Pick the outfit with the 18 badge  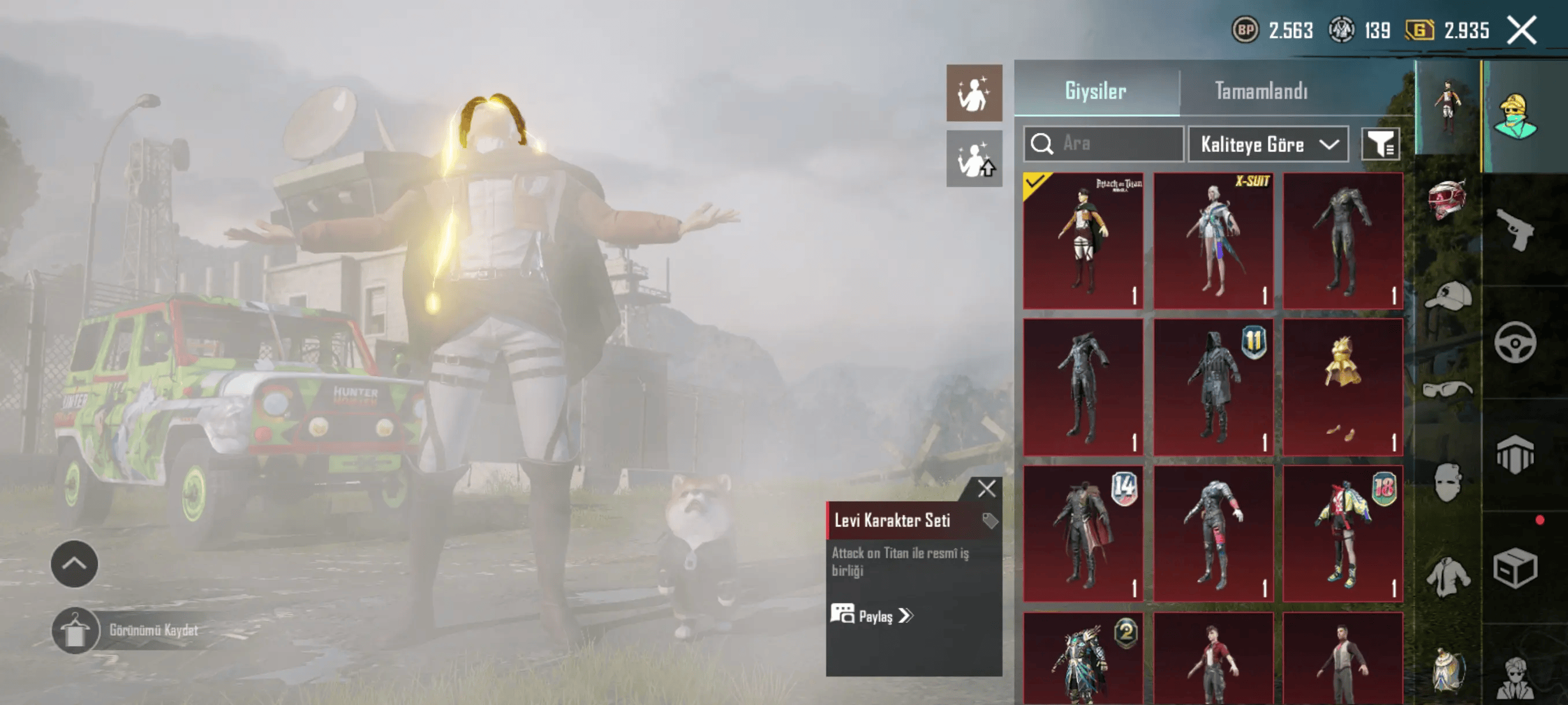tap(1342, 533)
